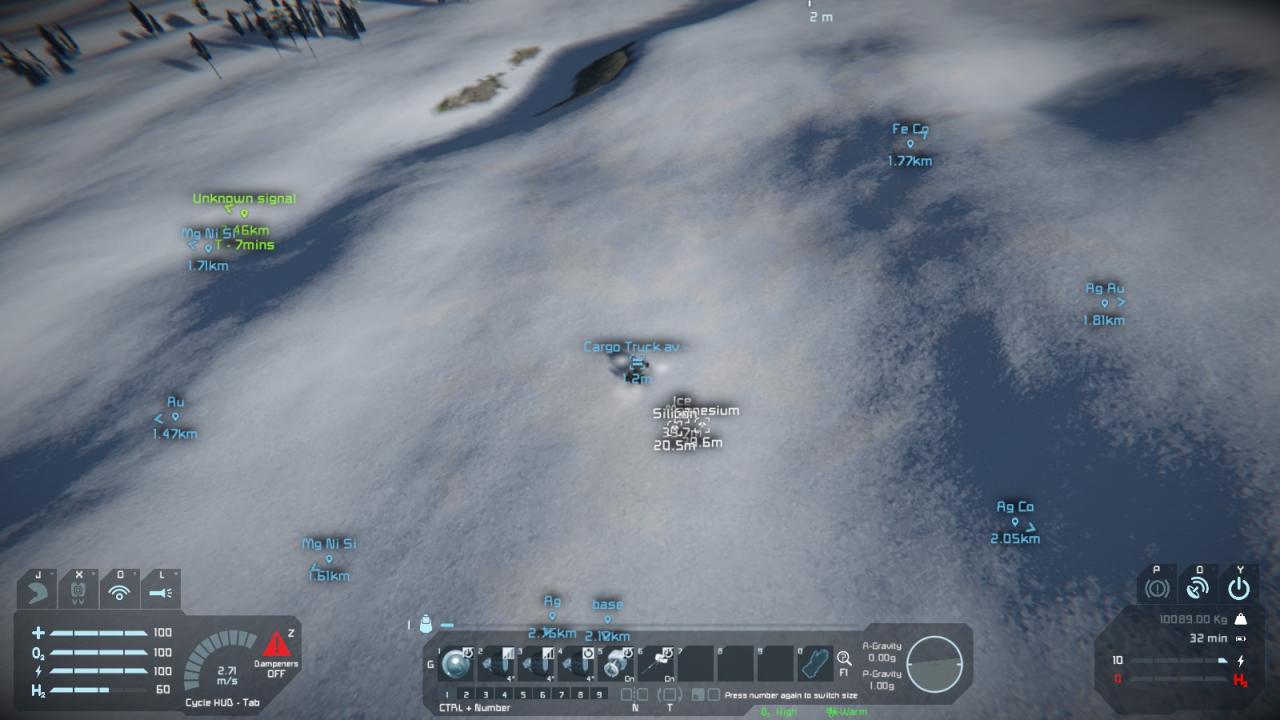The height and width of the screenshot is (720, 1280).
Task: Toggle the jetpack icon
Action: (39, 592)
